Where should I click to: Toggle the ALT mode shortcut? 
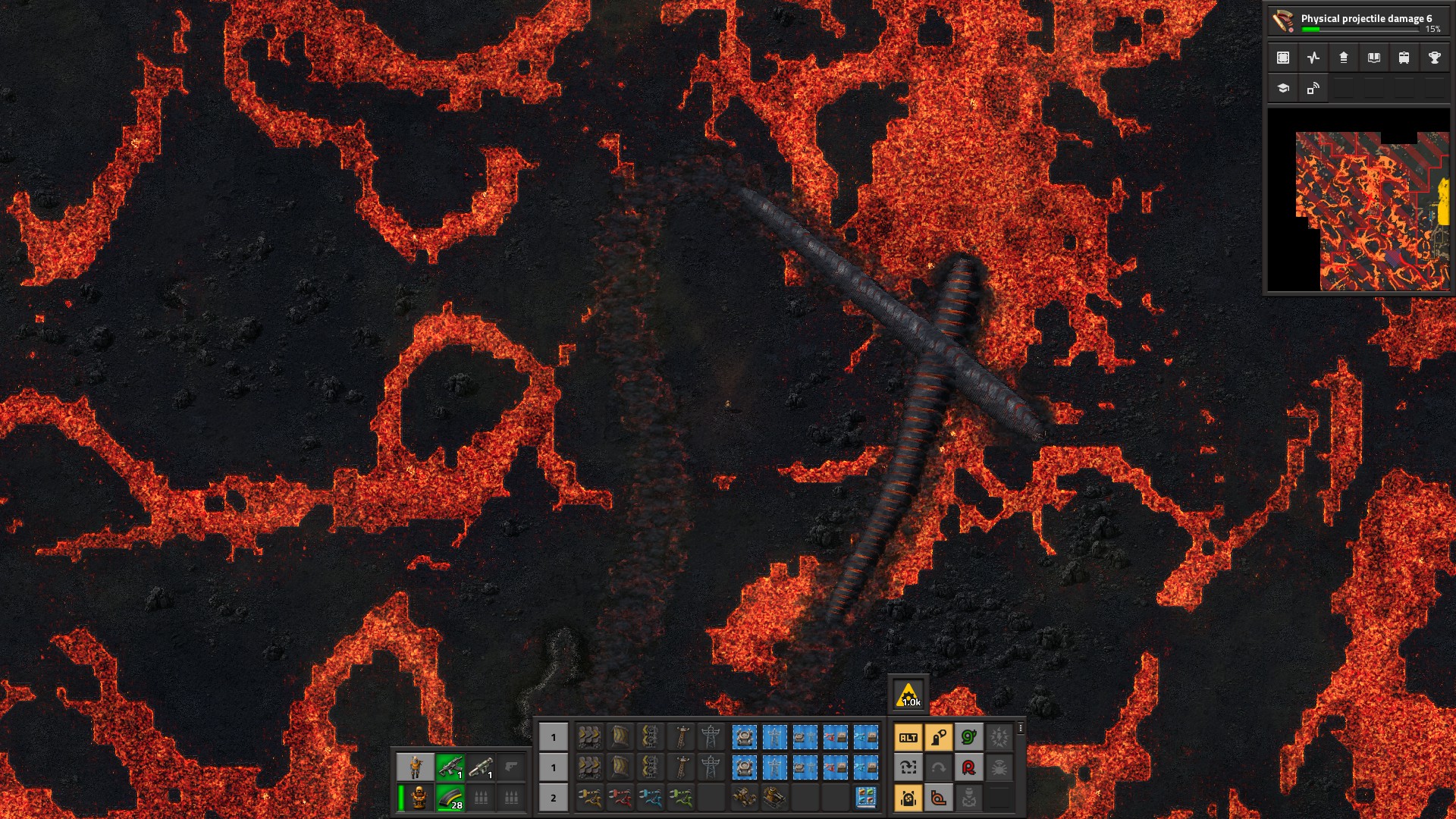pos(908,737)
